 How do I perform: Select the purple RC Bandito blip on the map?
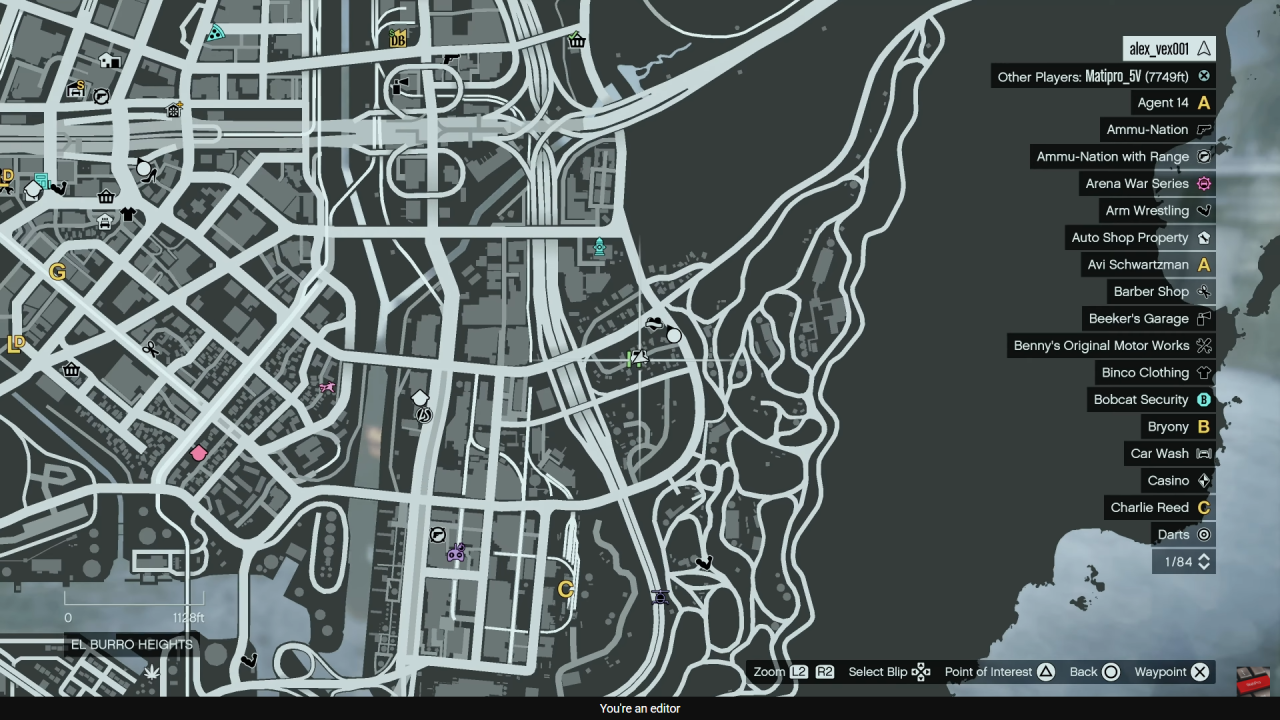[456, 552]
